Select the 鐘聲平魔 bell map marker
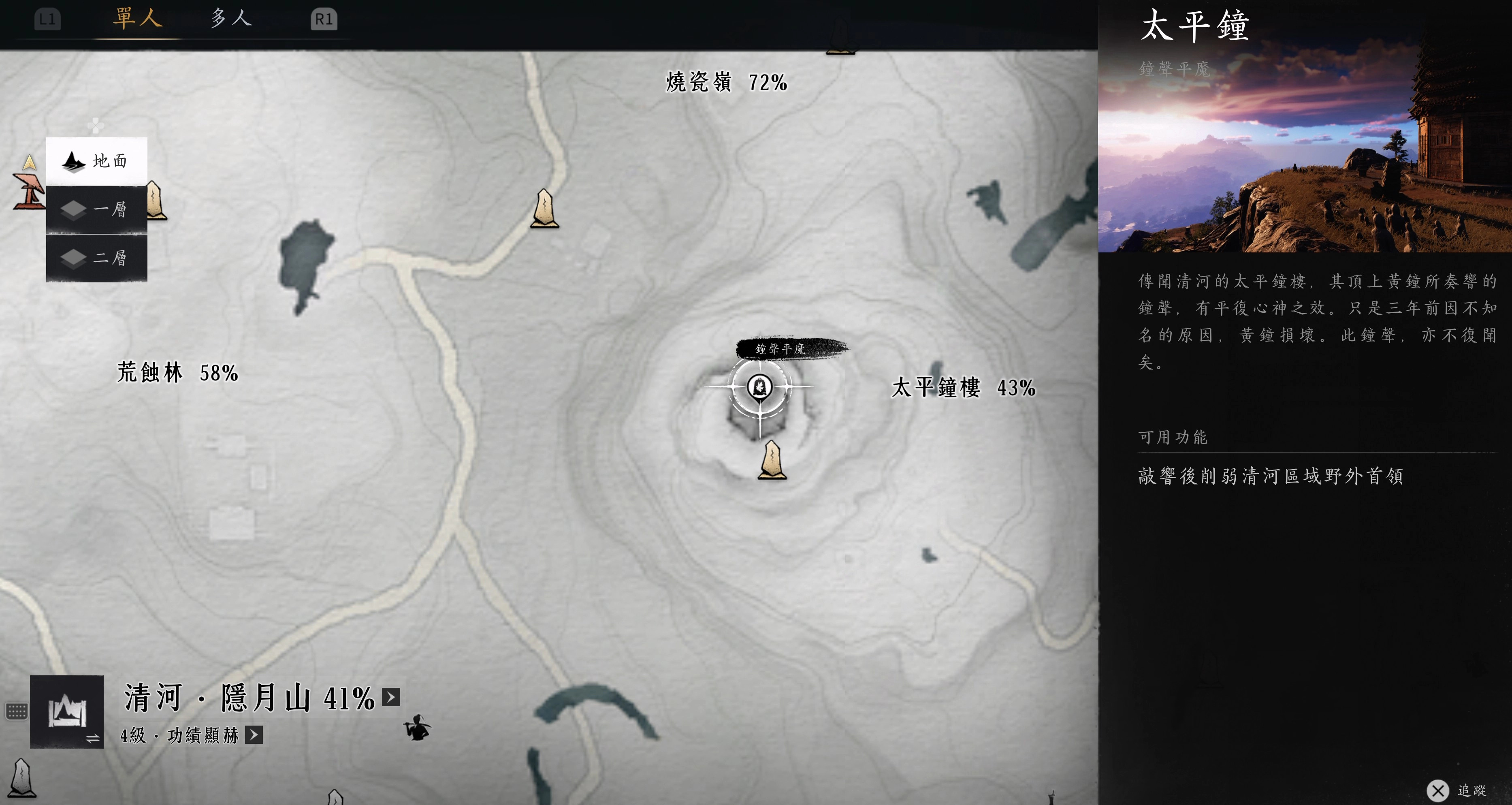Viewport: 1512px width, 805px height. coord(759,386)
